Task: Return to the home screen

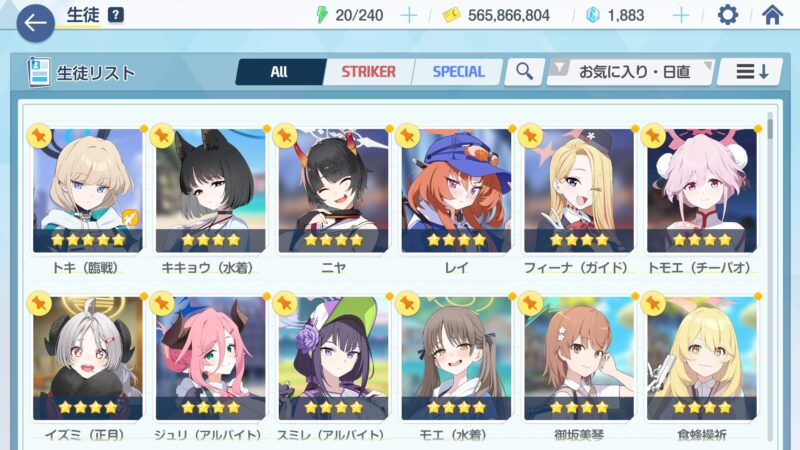Action: click(x=772, y=15)
